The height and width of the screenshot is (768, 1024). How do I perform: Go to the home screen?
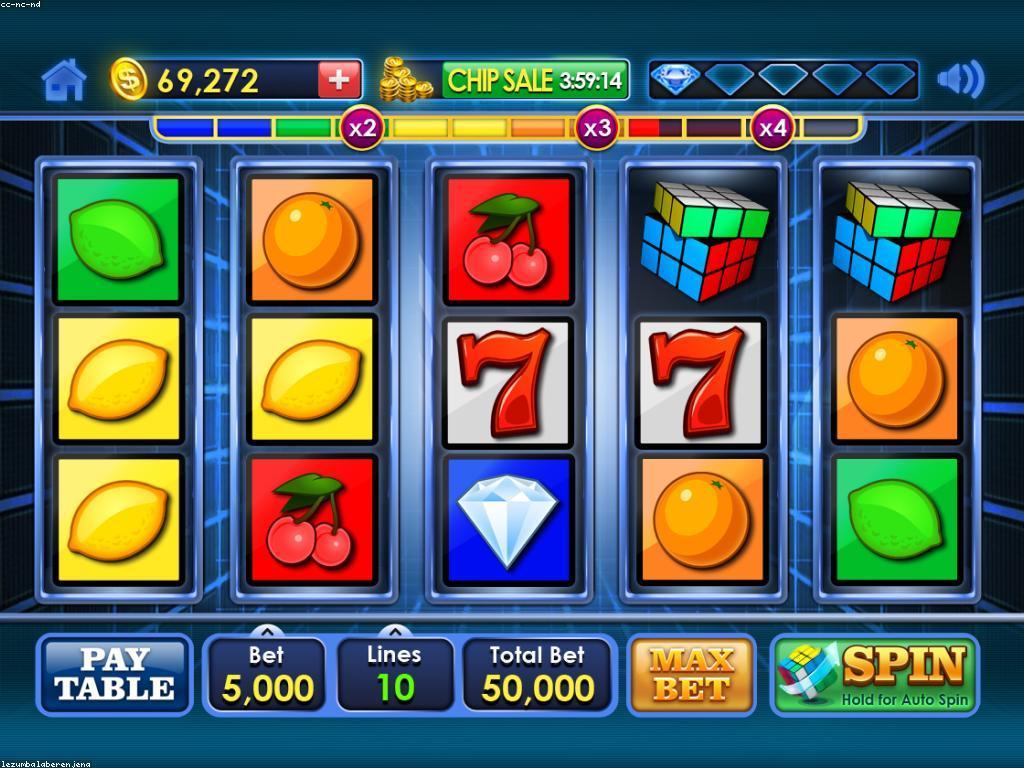click(x=64, y=80)
